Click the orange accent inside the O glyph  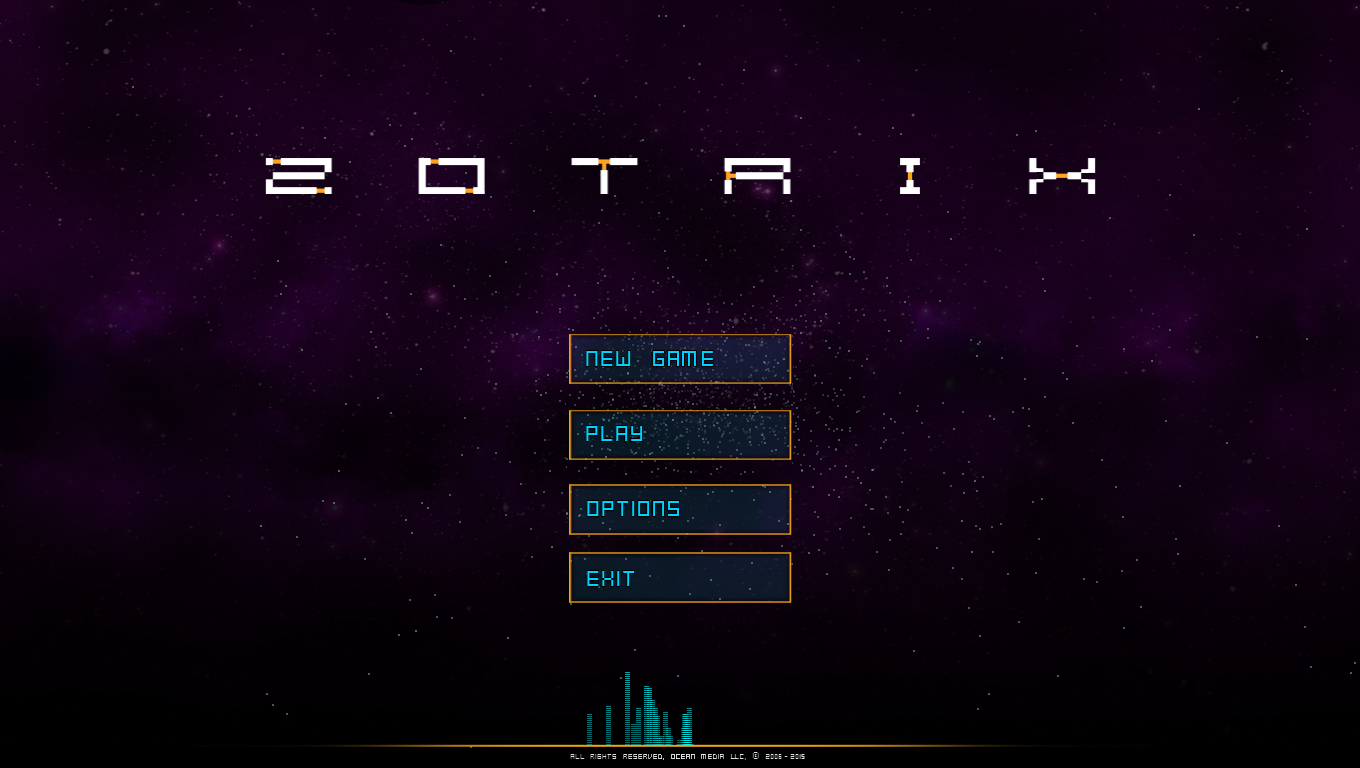pos(437,161)
